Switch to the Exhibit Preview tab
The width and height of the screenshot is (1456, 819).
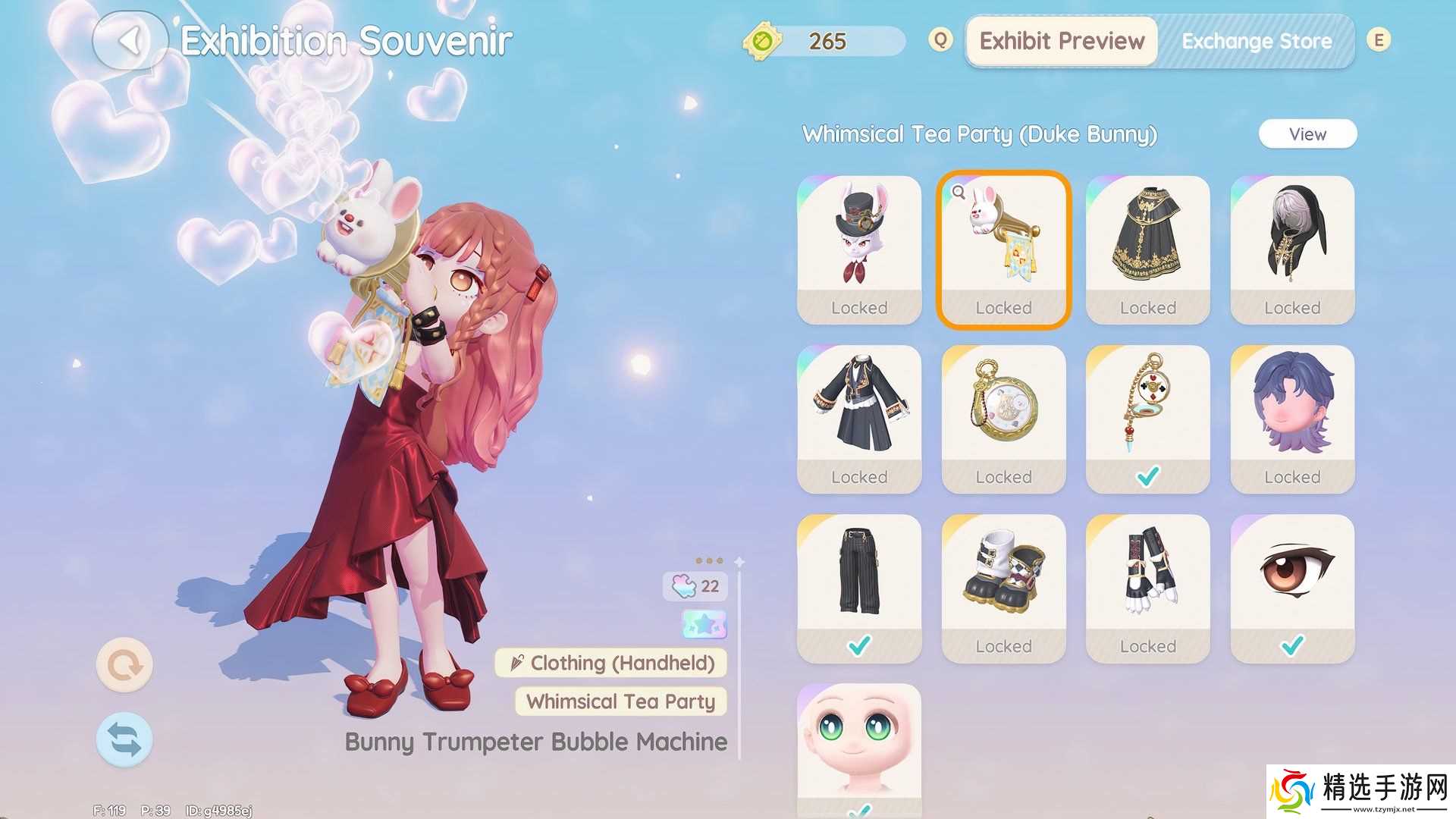click(x=1061, y=41)
